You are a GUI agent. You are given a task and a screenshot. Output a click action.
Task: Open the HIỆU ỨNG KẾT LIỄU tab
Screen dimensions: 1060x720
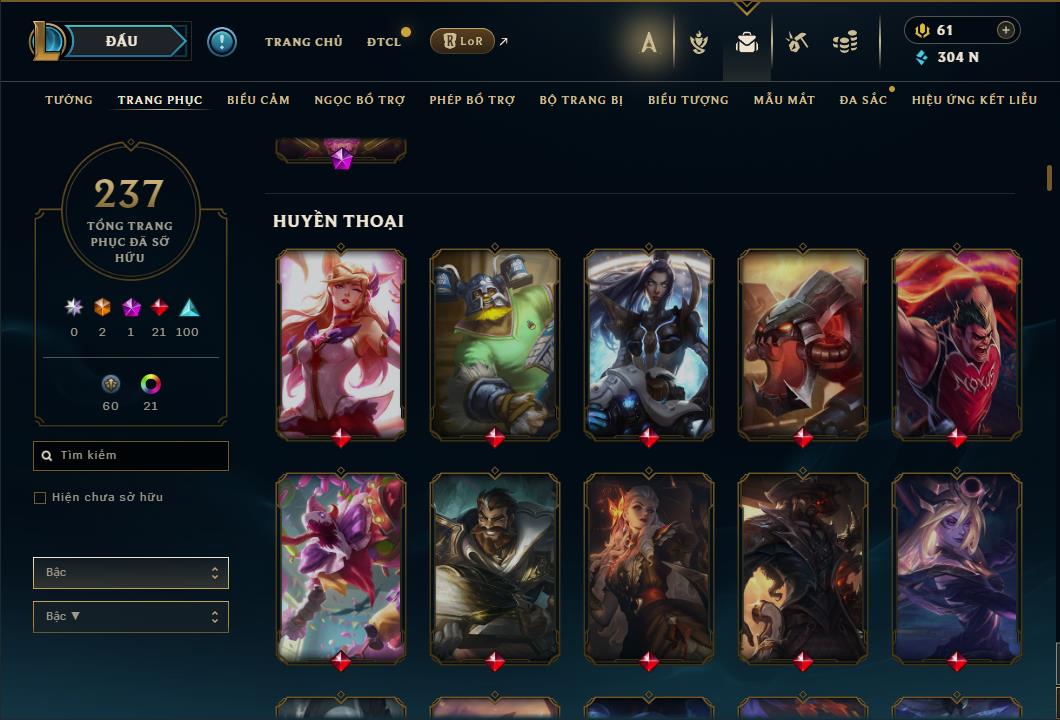pos(974,100)
